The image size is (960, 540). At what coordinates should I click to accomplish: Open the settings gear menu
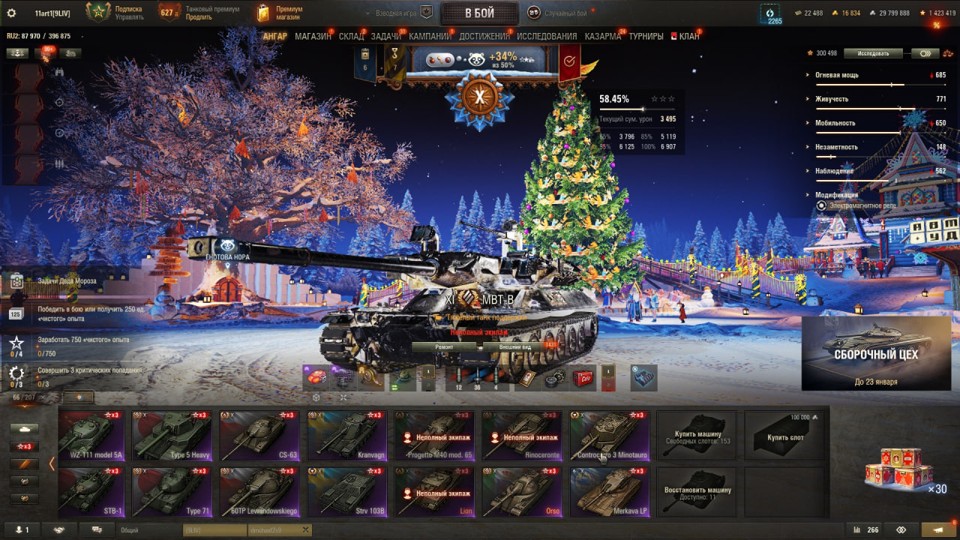[x=12, y=13]
